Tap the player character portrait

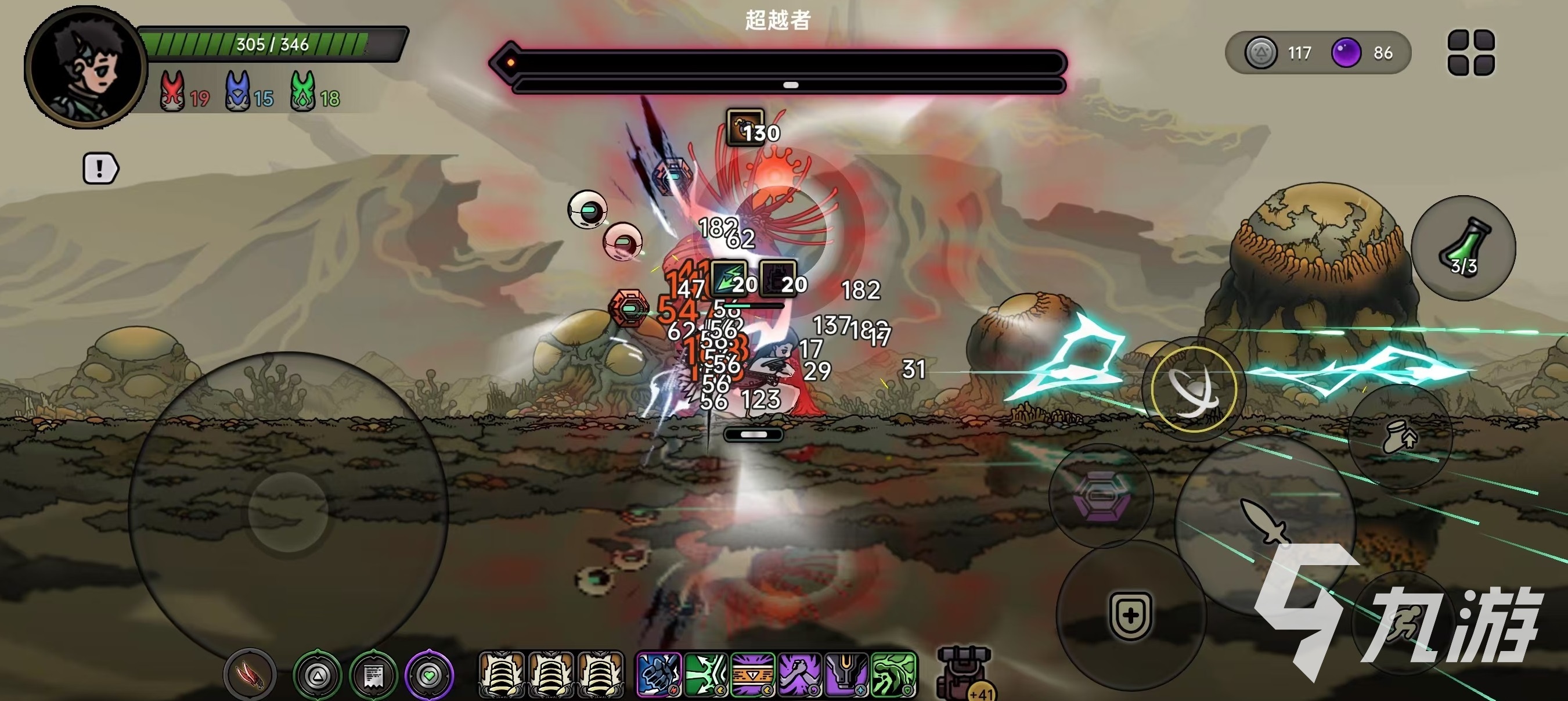click(84, 67)
